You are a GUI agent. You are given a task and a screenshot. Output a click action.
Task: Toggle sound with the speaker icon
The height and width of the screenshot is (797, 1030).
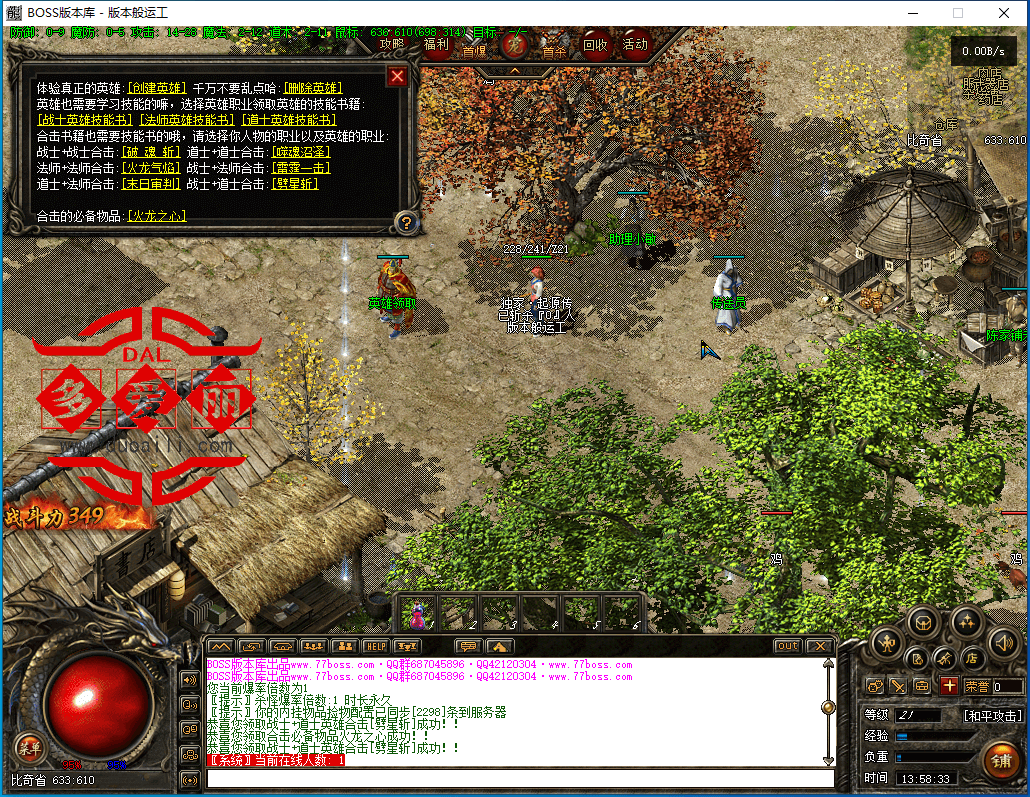[1003, 642]
